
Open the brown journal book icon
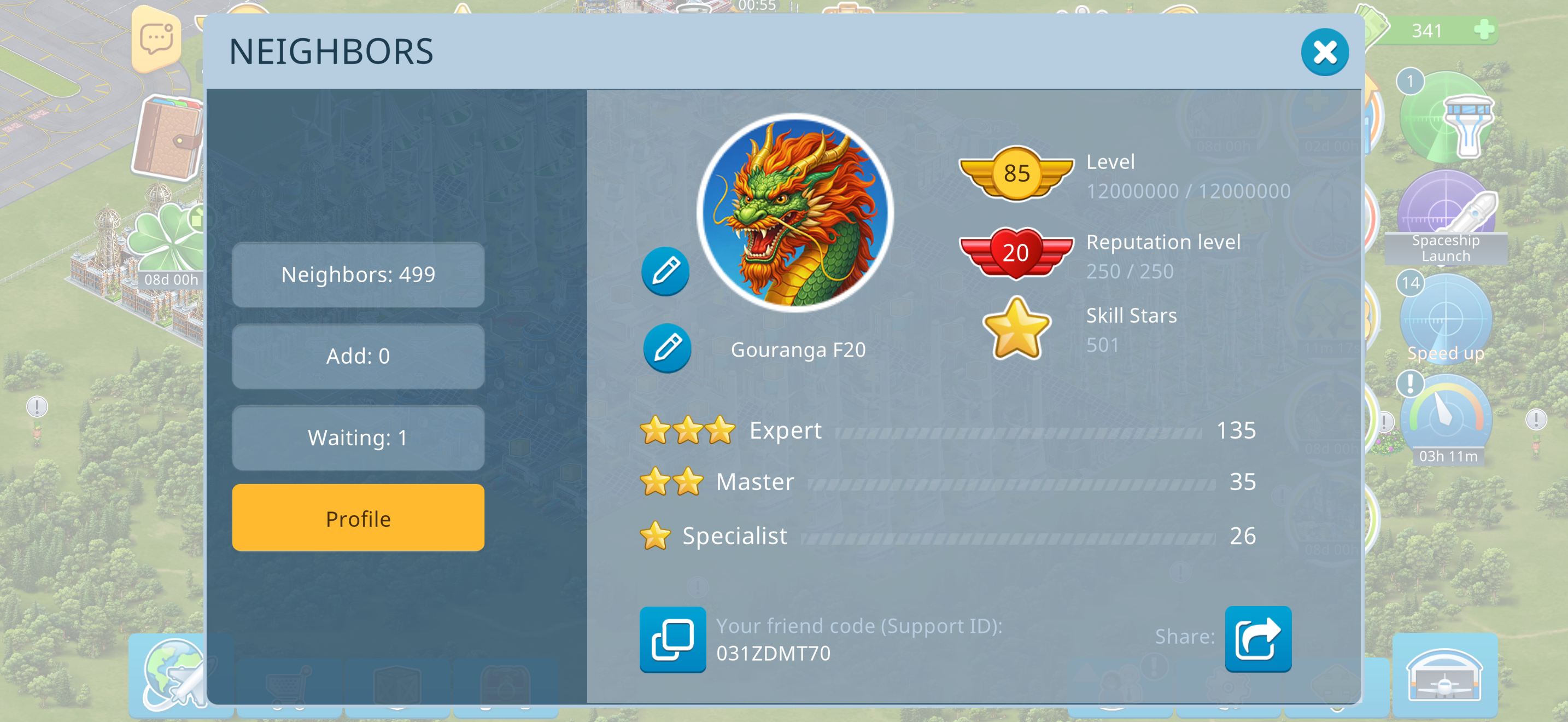[167, 139]
